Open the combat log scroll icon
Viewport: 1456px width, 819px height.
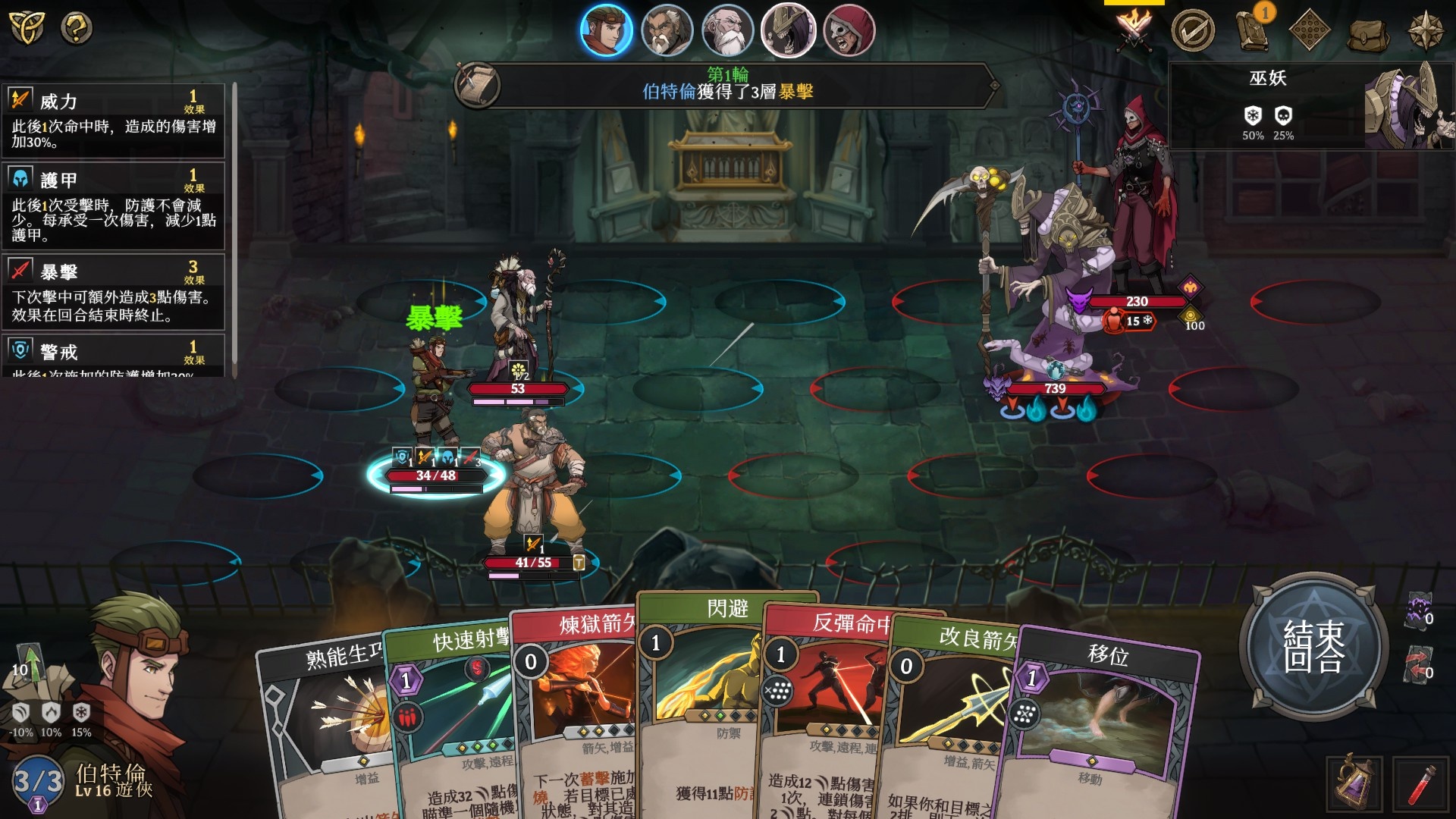click(x=477, y=85)
